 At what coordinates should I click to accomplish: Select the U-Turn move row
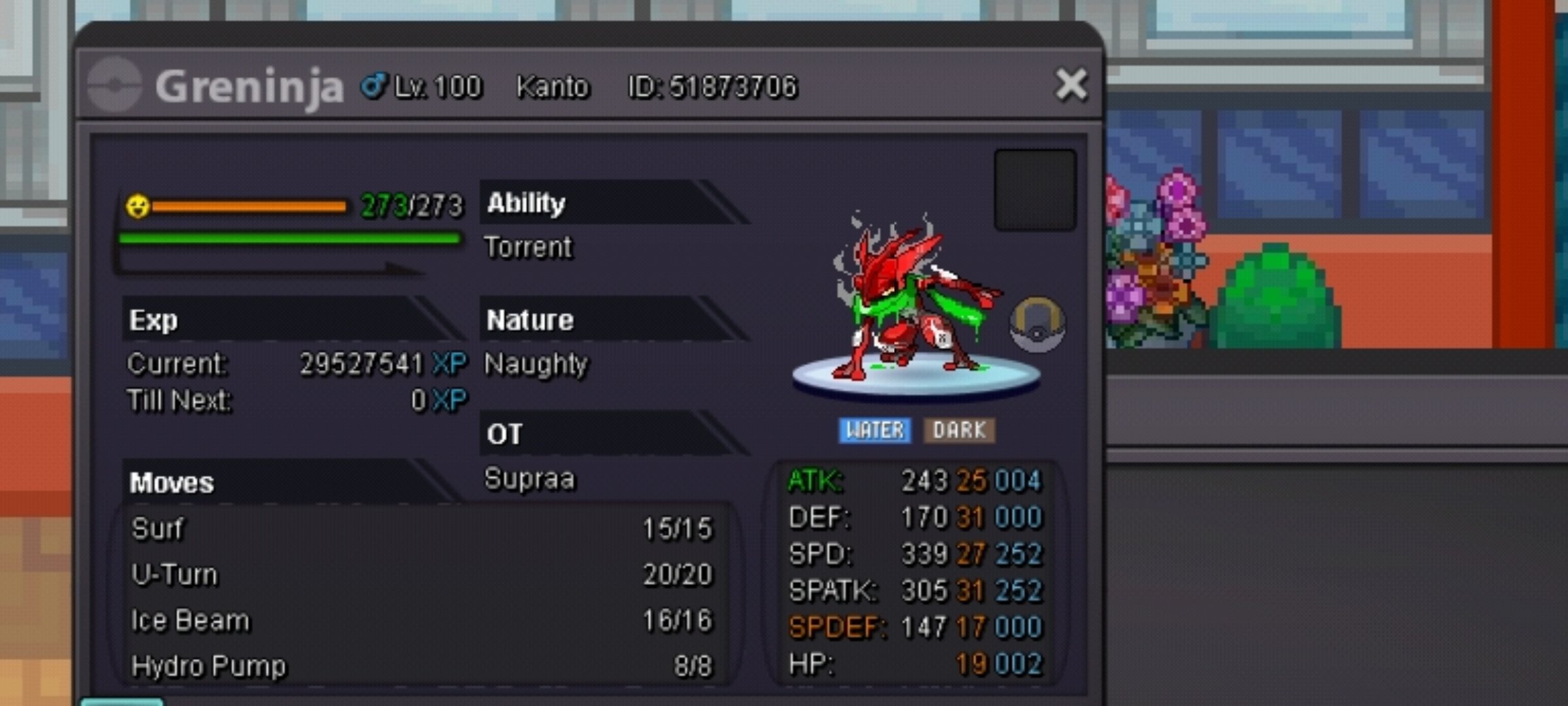click(x=421, y=575)
